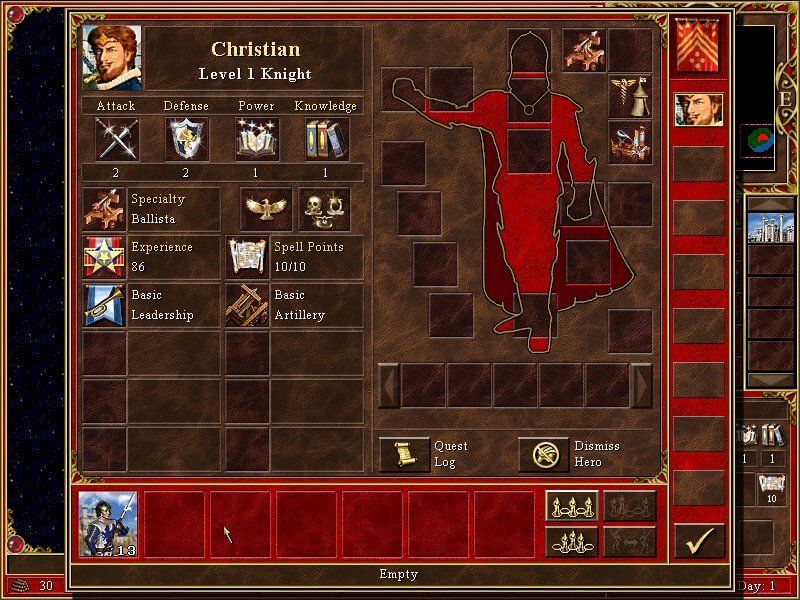Screen dimensions: 800x600
Task: View the Knowledge books icon
Action: (x=326, y=138)
